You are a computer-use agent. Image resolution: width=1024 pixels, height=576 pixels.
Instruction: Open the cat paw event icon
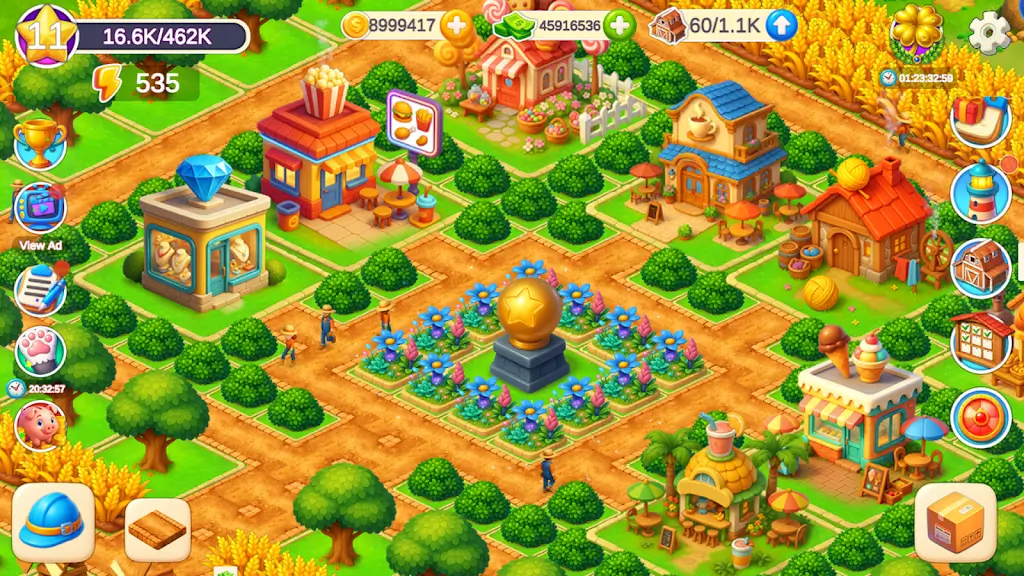pyautogui.click(x=40, y=351)
